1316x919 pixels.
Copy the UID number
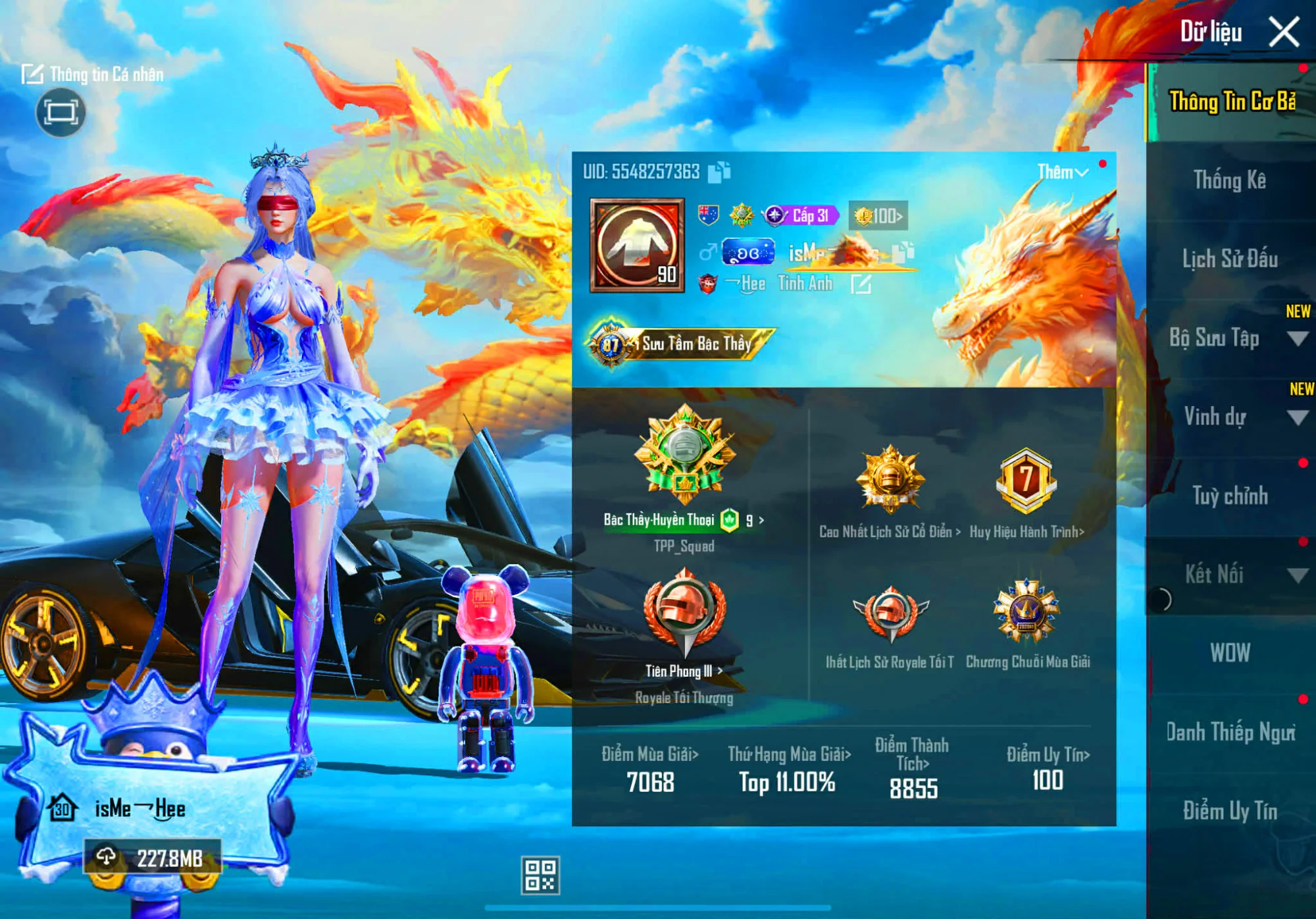[720, 172]
